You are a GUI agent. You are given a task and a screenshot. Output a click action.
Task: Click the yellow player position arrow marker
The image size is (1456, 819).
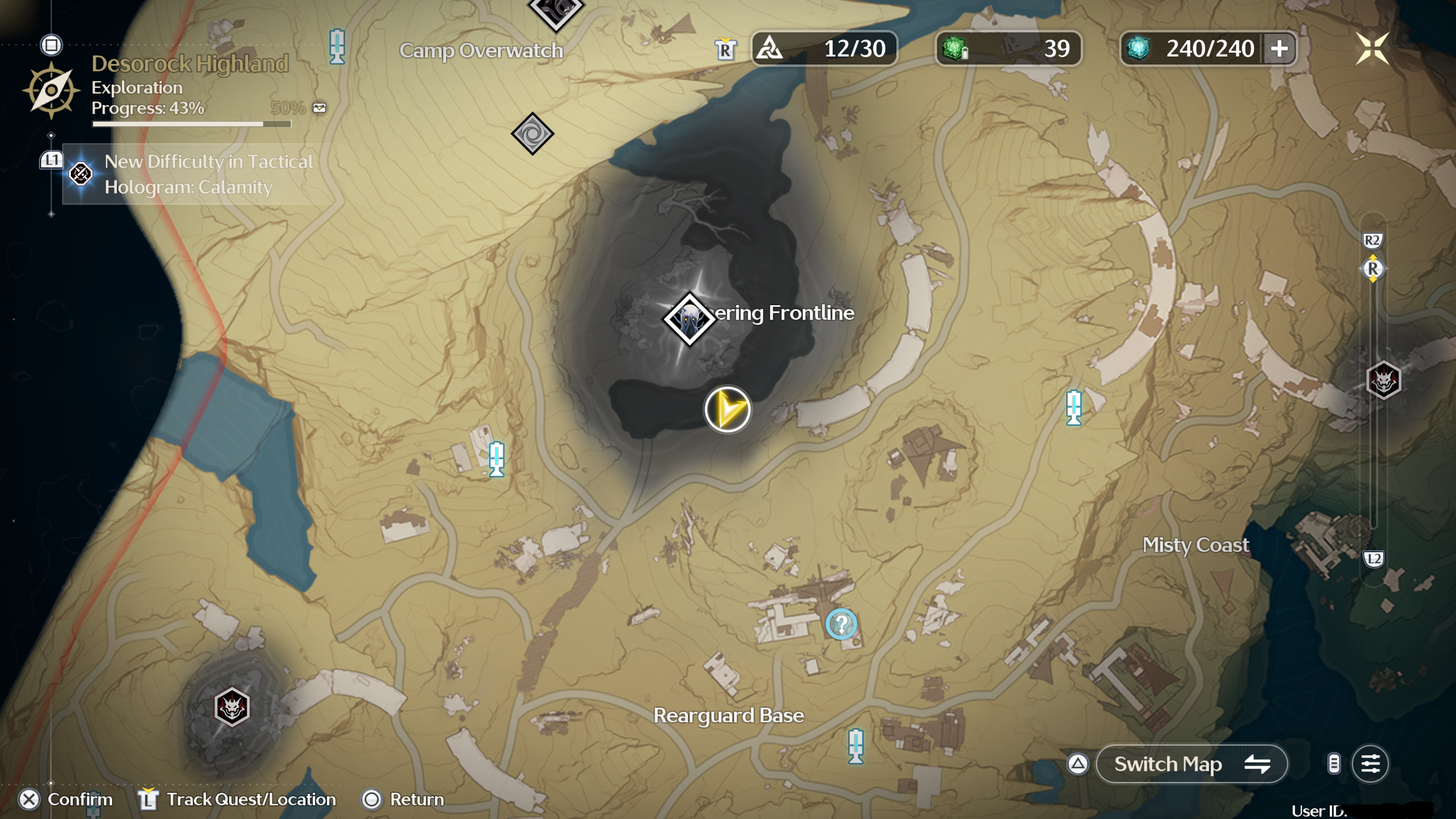[x=728, y=409]
